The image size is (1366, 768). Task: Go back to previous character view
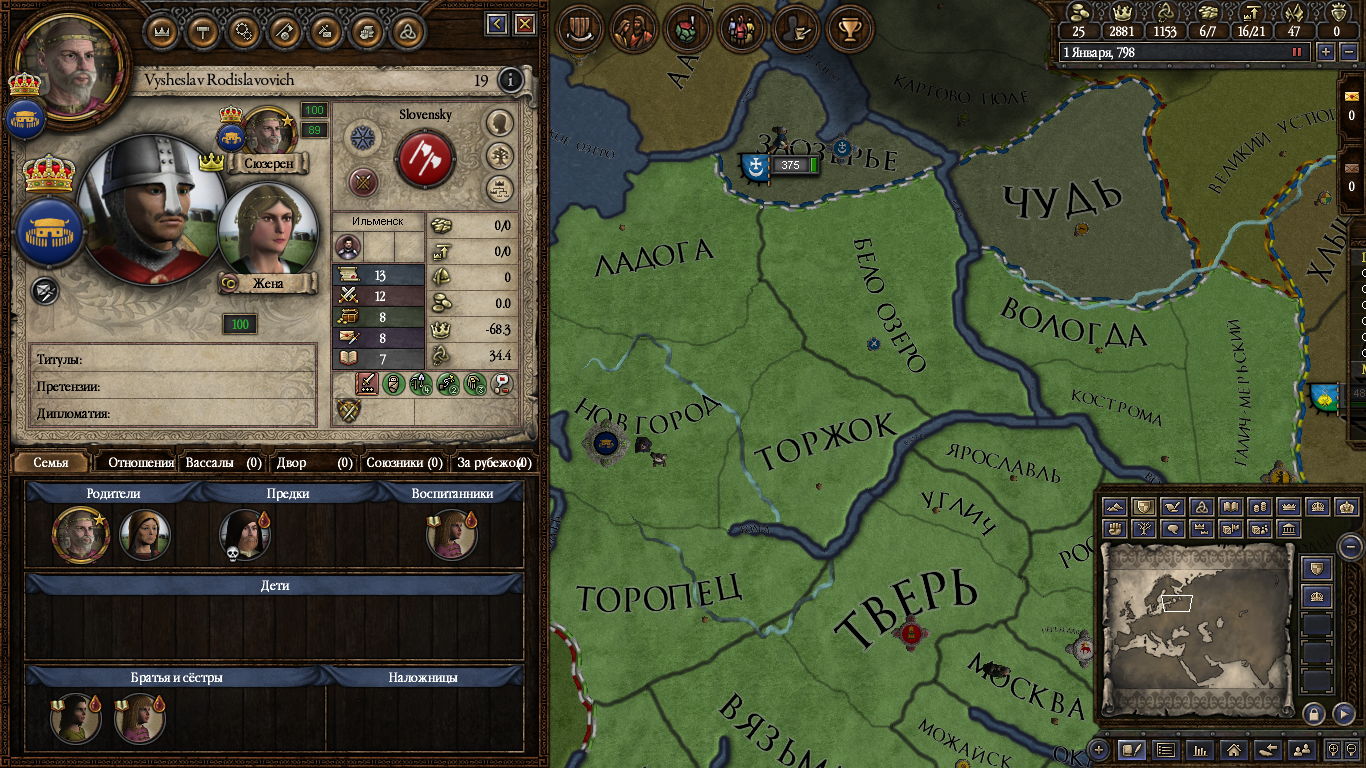pyautogui.click(x=497, y=24)
